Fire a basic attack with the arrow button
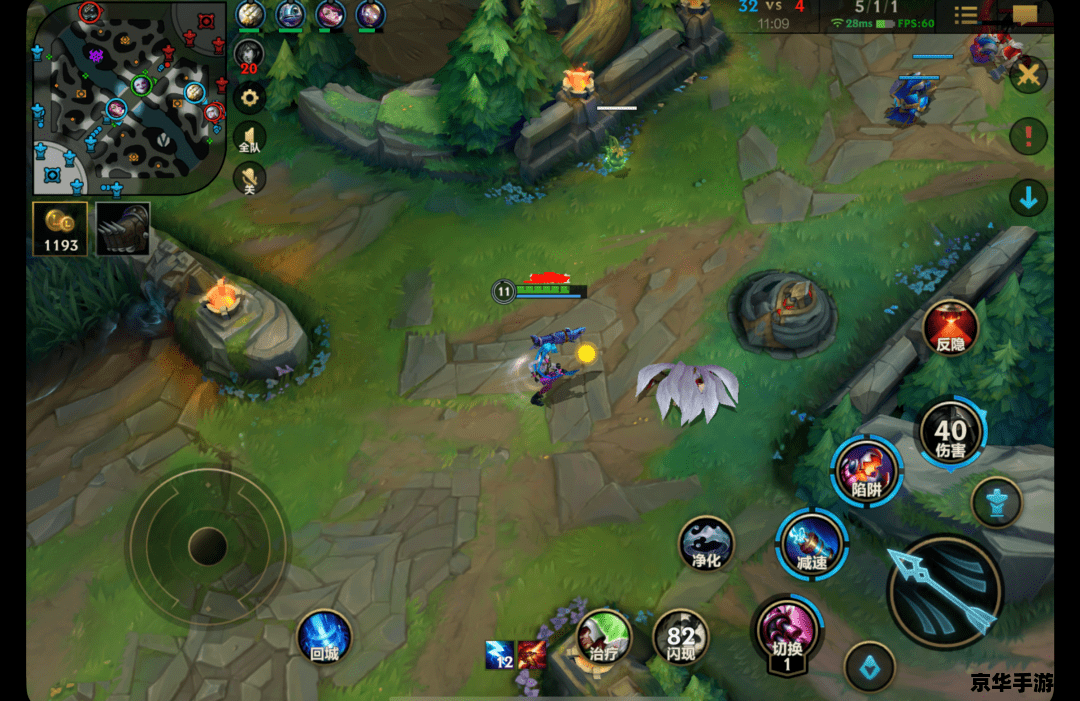 [x=945, y=591]
